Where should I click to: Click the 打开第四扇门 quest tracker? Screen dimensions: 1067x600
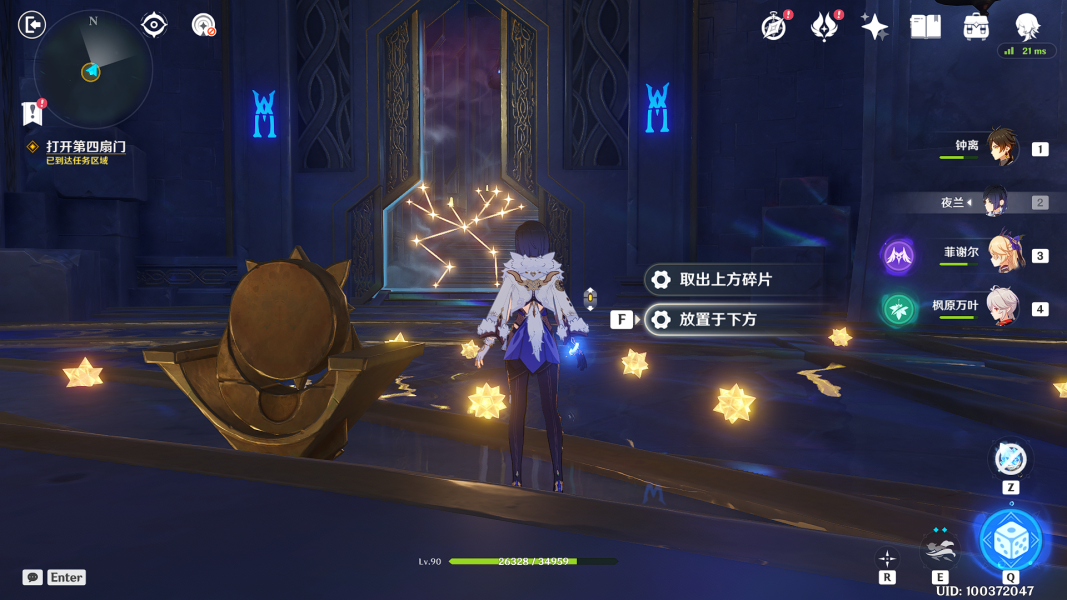click(85, 147)
